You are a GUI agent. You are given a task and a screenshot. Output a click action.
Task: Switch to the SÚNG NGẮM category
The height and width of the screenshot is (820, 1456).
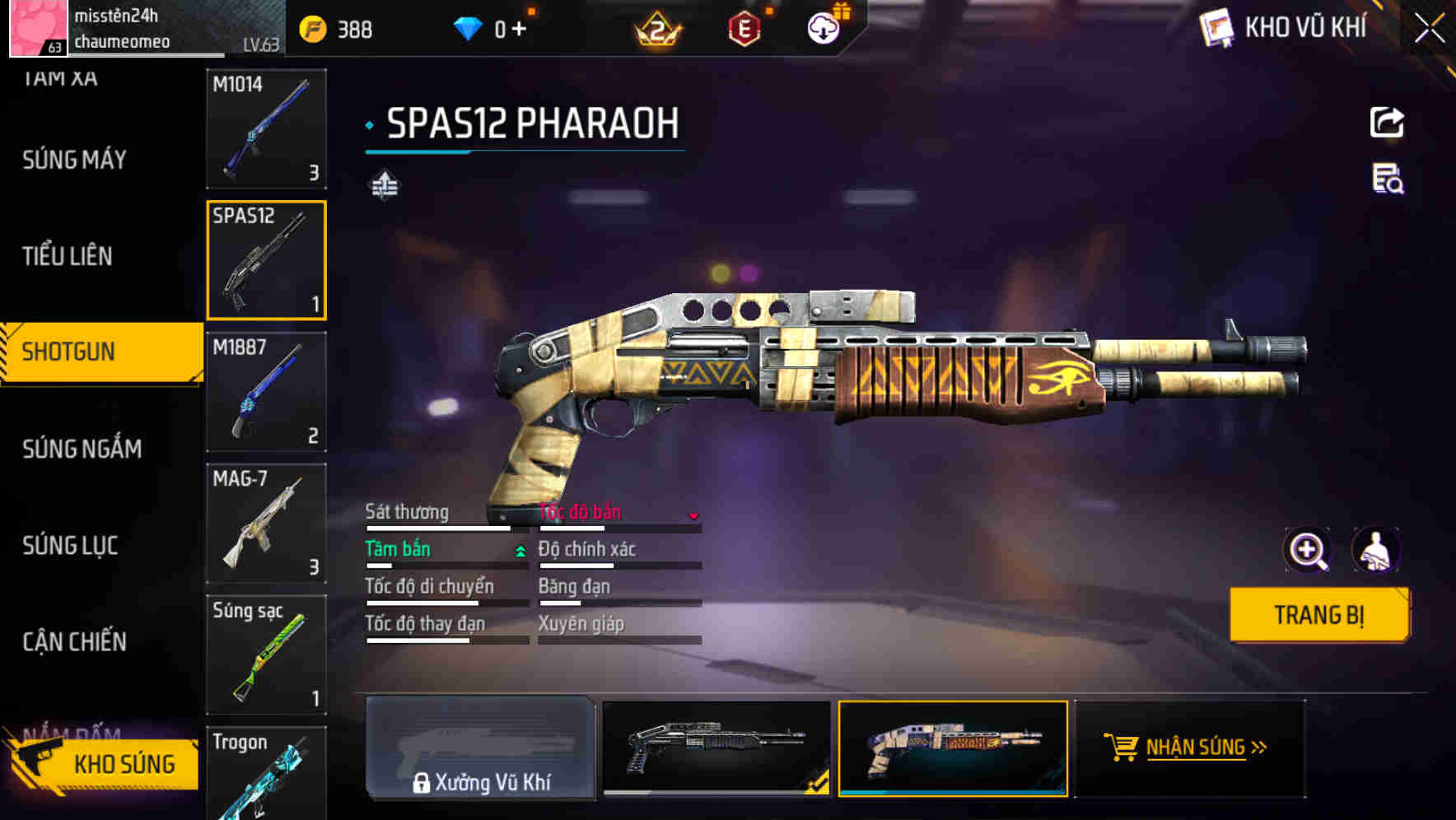click(x=80, y=448)
